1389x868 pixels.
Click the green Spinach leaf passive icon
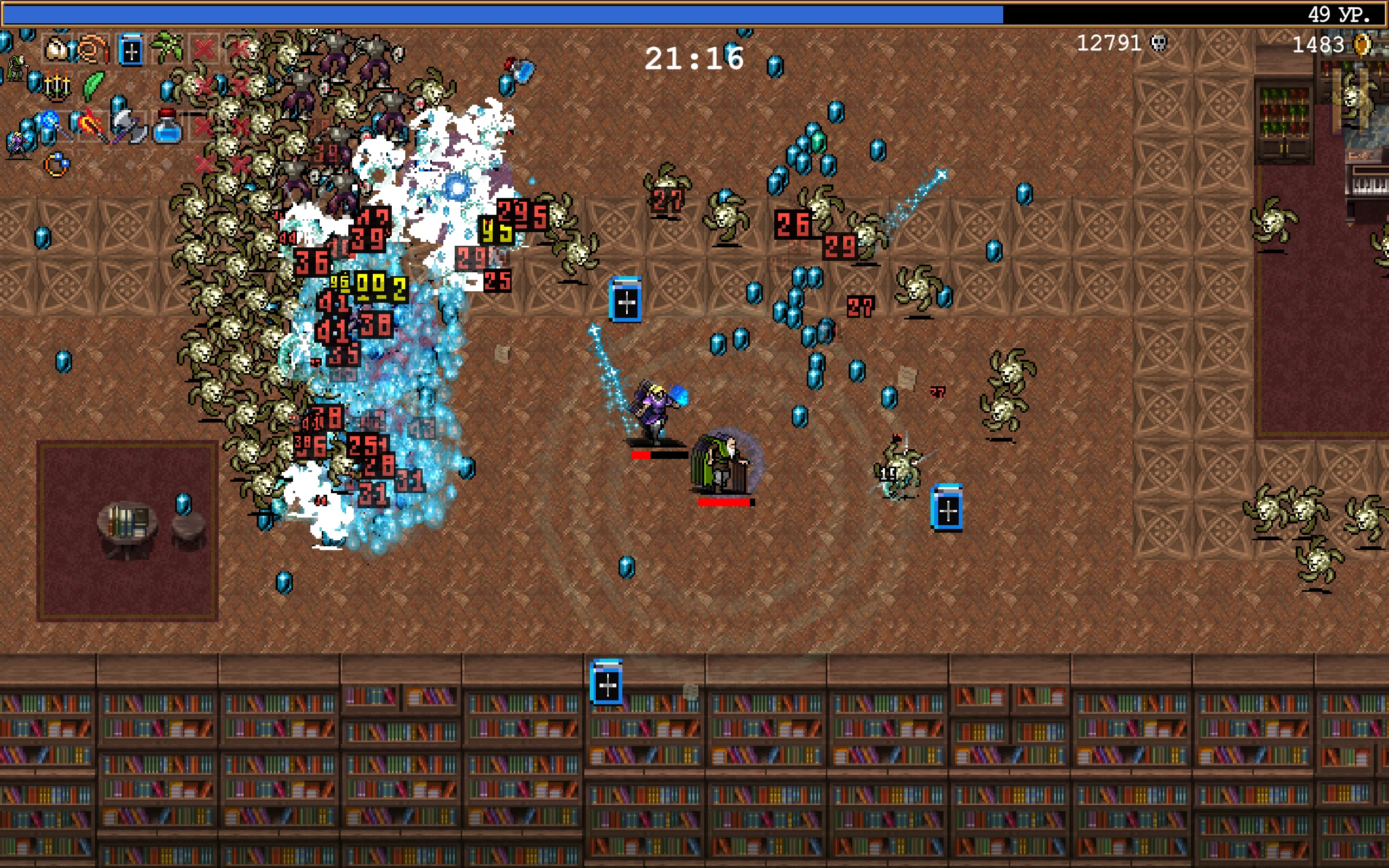point(93,86)
